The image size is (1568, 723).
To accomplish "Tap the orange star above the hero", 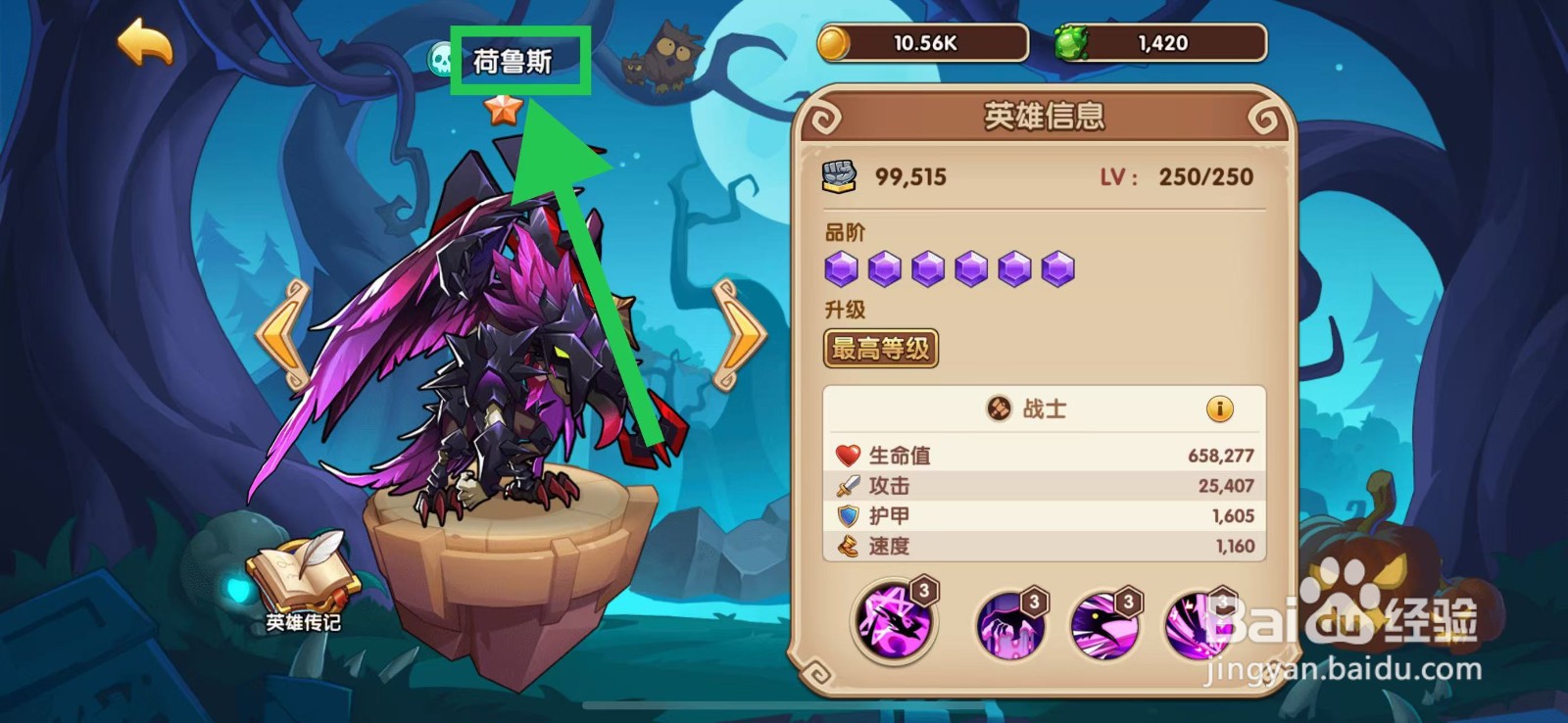I will click(503, 113).
